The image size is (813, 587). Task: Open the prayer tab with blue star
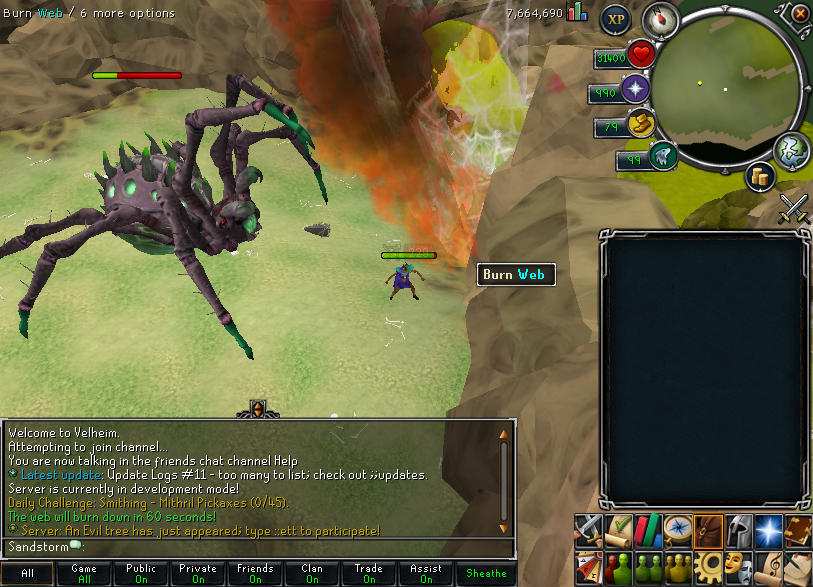click(768, 529)
